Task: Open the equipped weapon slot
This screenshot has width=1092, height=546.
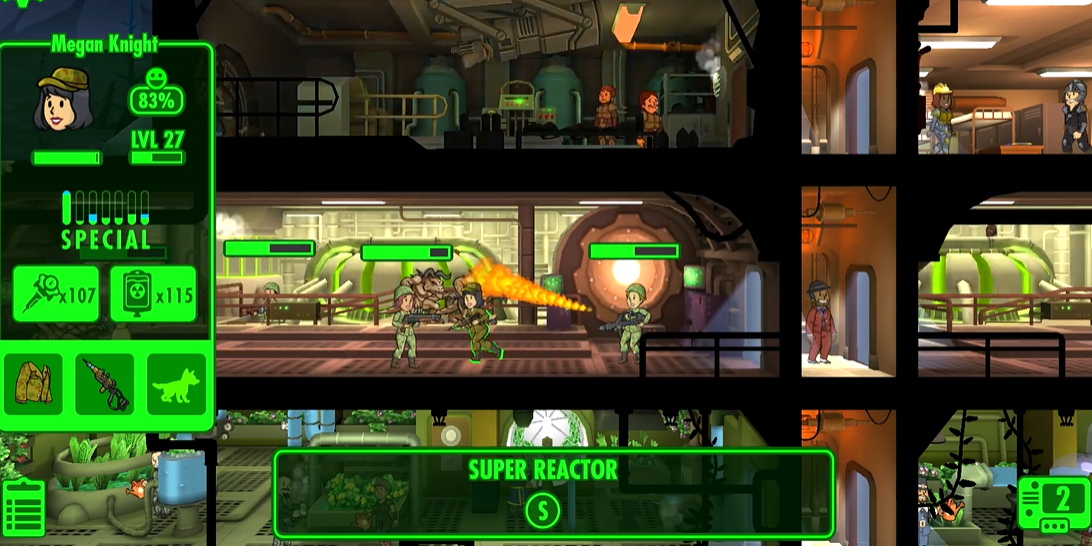Action: pos(105,384)
